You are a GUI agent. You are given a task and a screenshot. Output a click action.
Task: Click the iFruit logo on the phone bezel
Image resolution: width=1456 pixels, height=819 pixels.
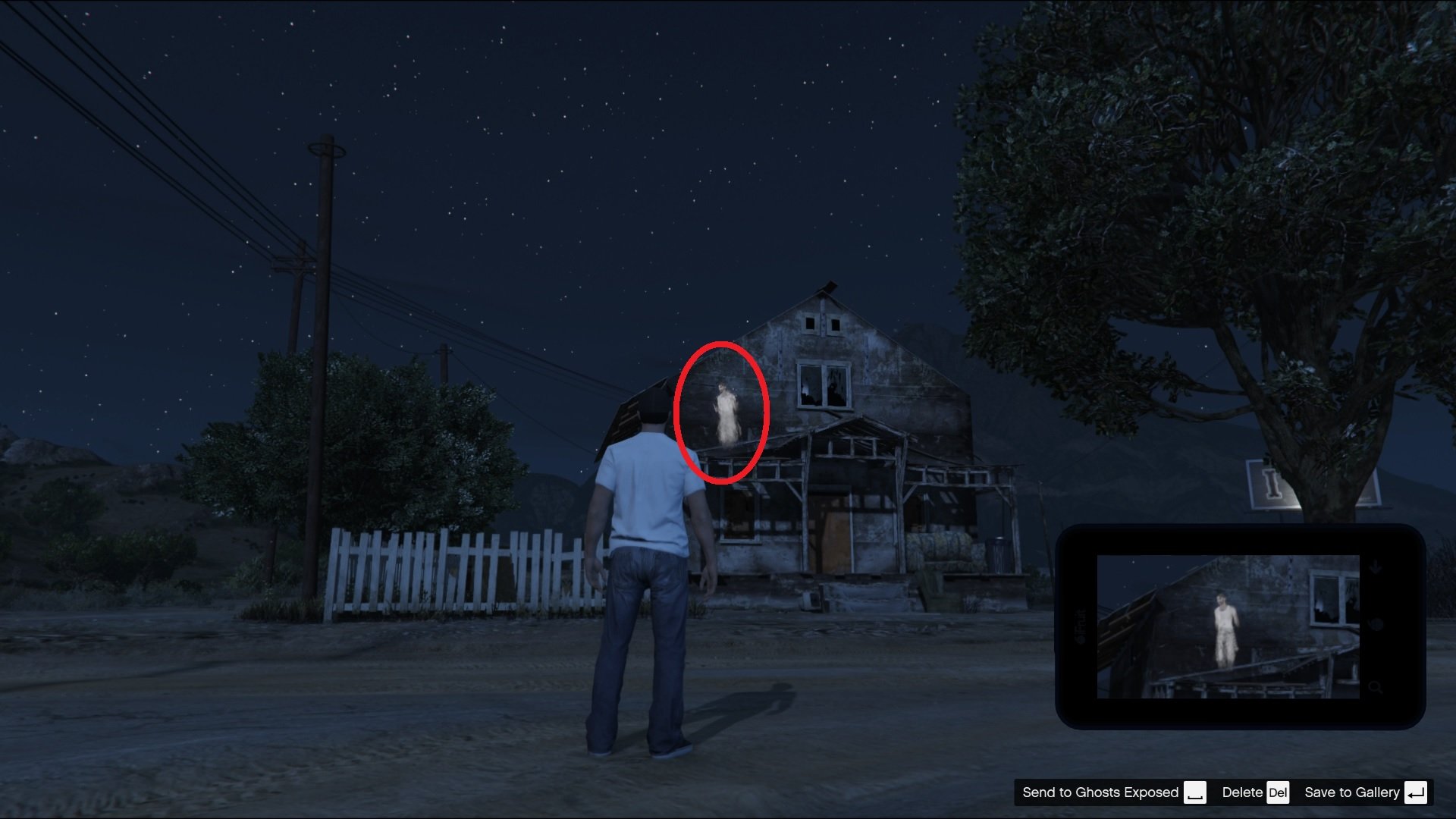click(1080, 626)
